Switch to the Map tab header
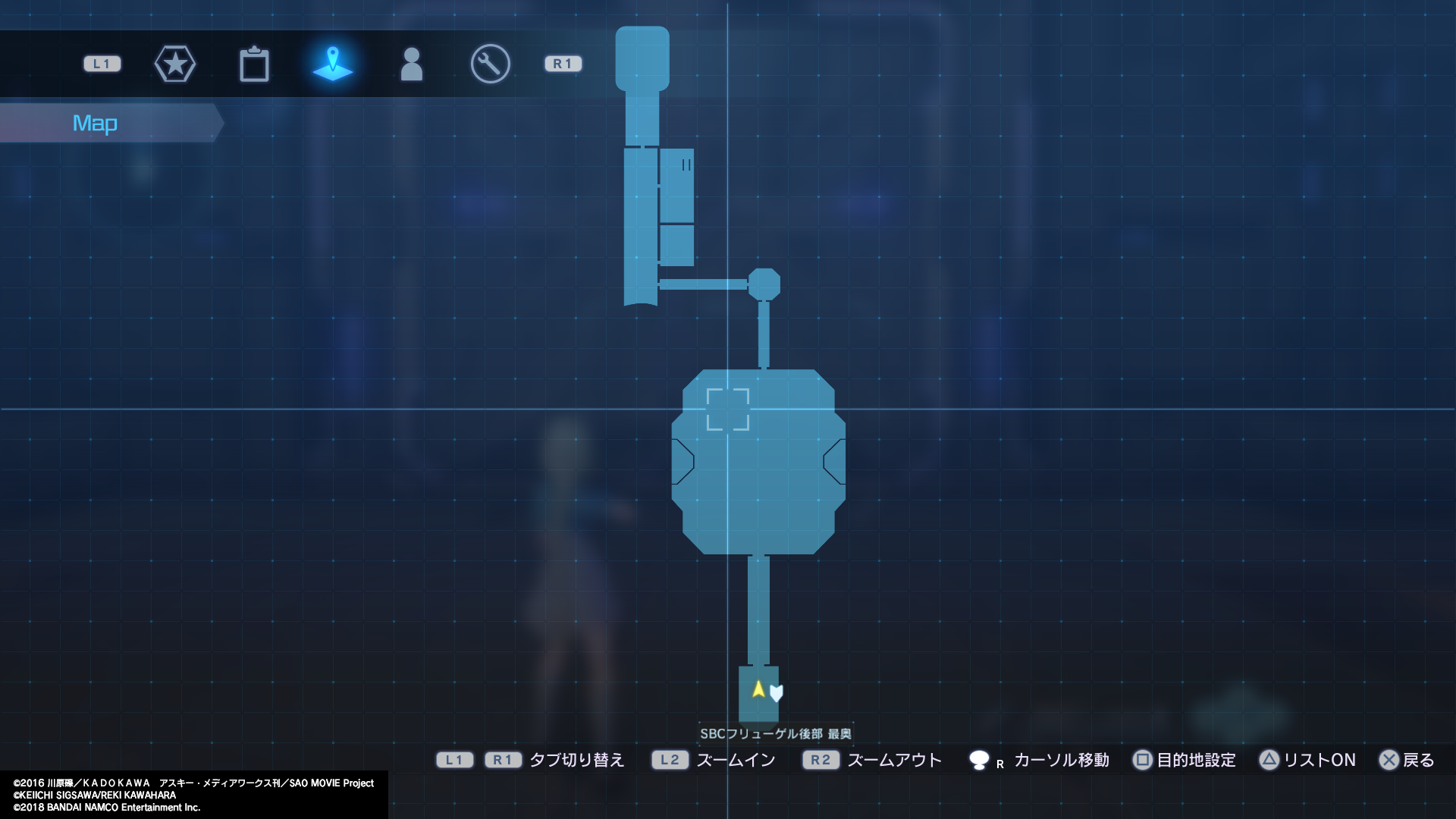The height and width of the screenshot is (819, 1456). [x=96, y=122]
